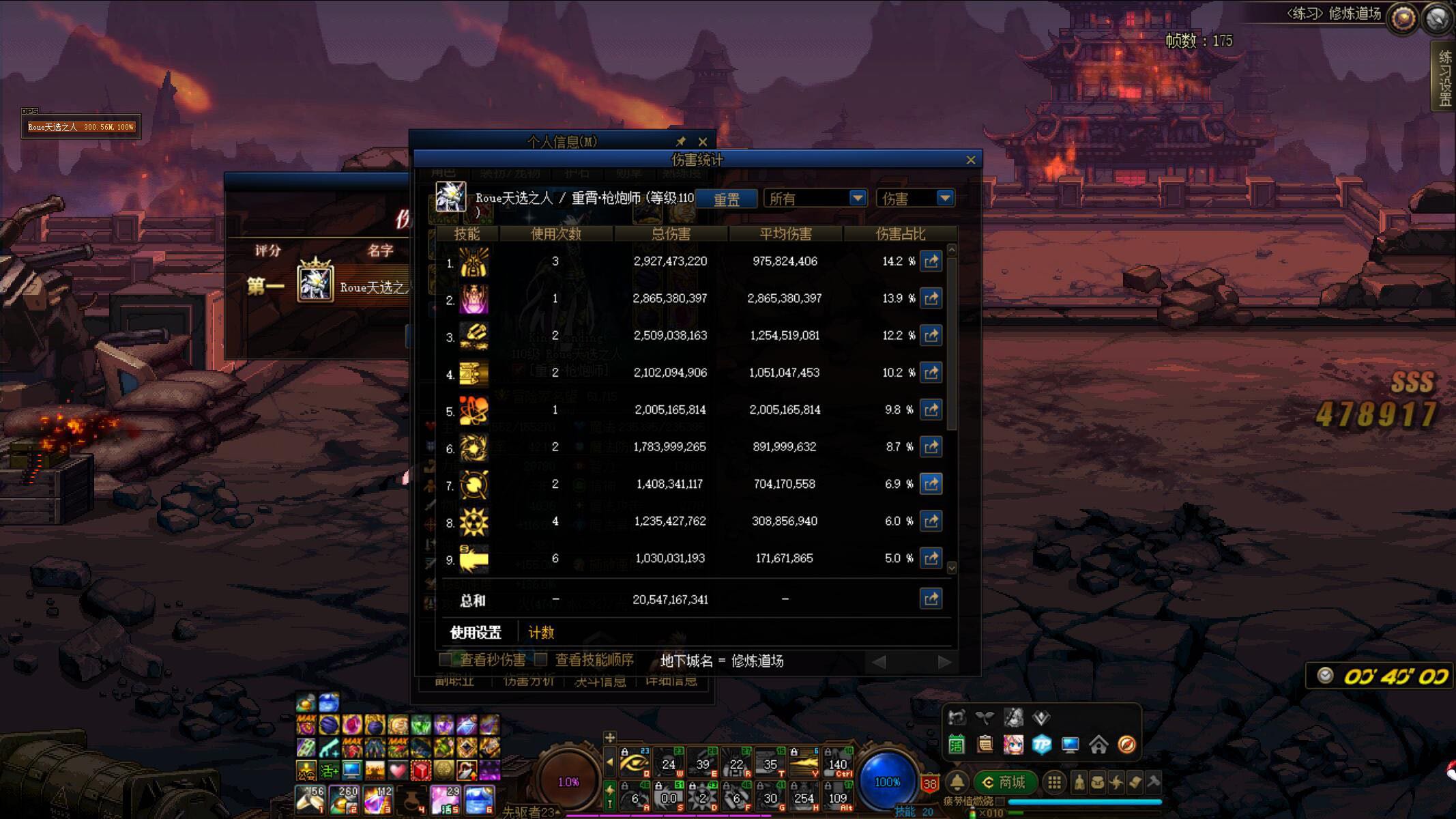Toggle the pin on the 个人信息 window
Viewport: 1456px width, 819px height.
[x=680, y=141]
